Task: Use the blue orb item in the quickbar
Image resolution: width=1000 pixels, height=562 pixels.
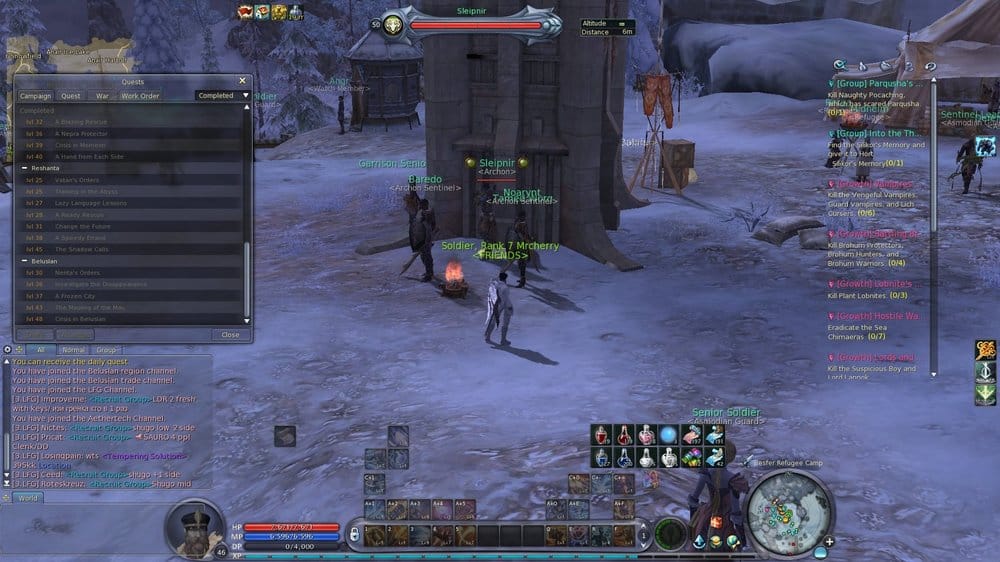Action: pyautogui.click(x=667, y=434)
